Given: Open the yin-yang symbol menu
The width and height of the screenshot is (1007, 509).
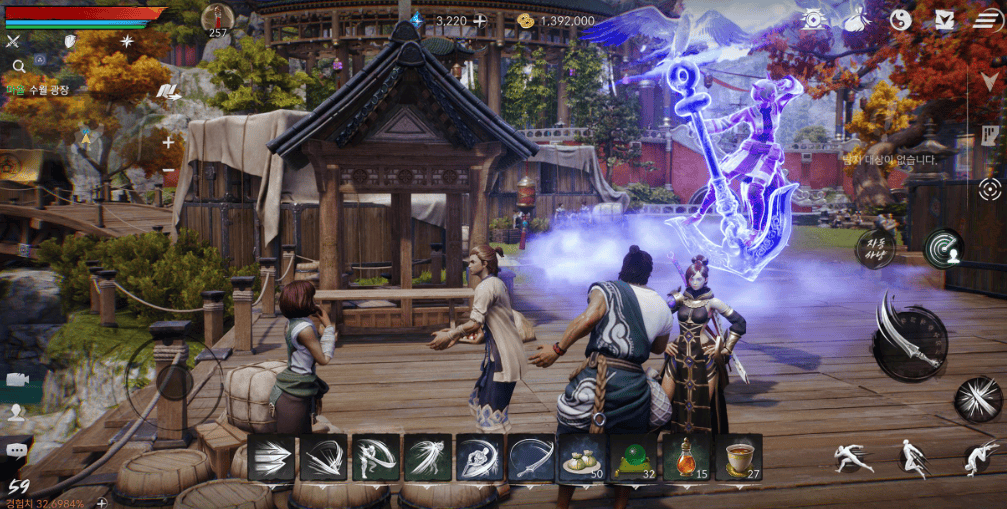Looking at the screenshot, I should coord(900,19).
